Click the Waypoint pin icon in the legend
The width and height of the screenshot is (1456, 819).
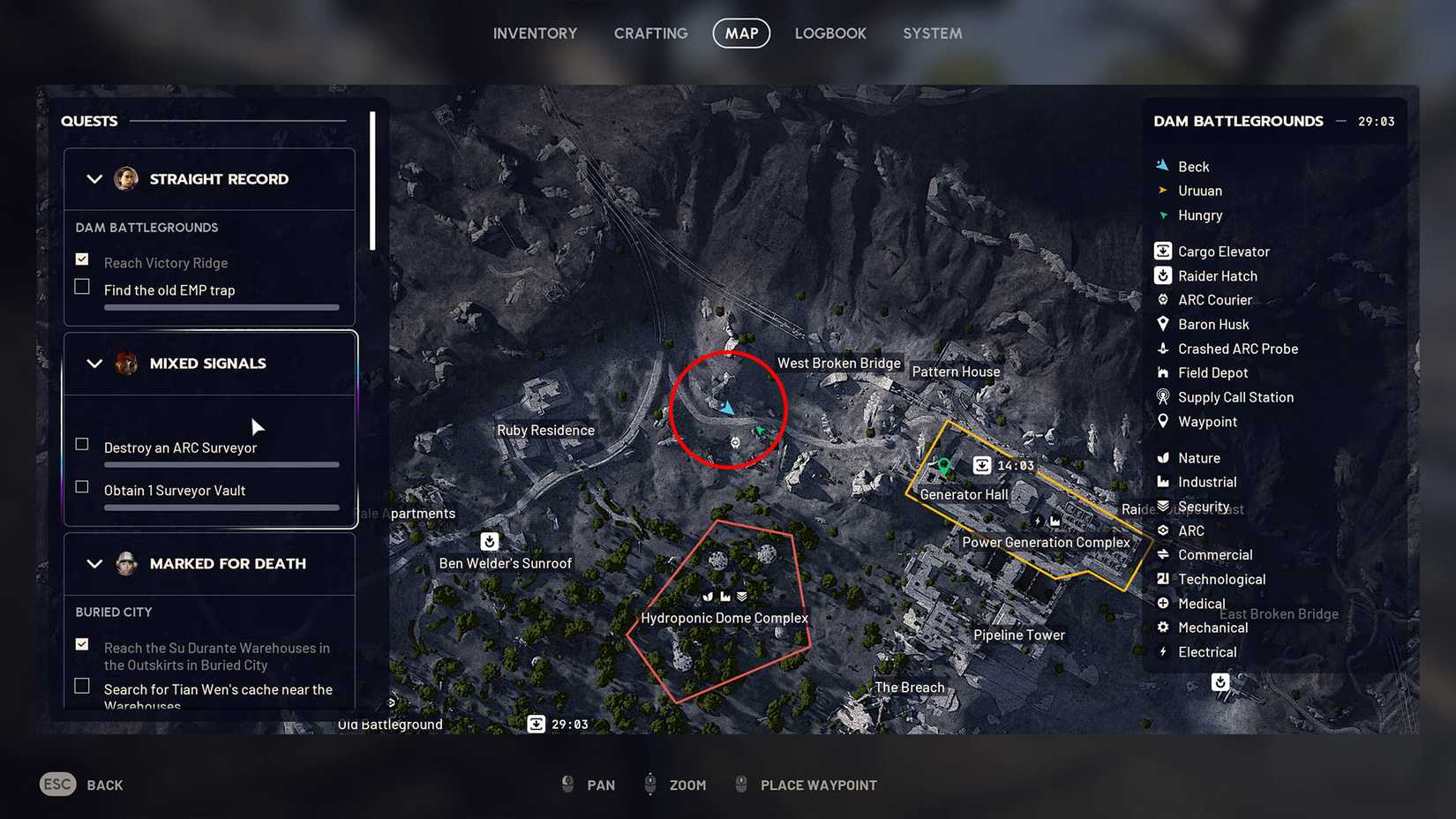1161,421
